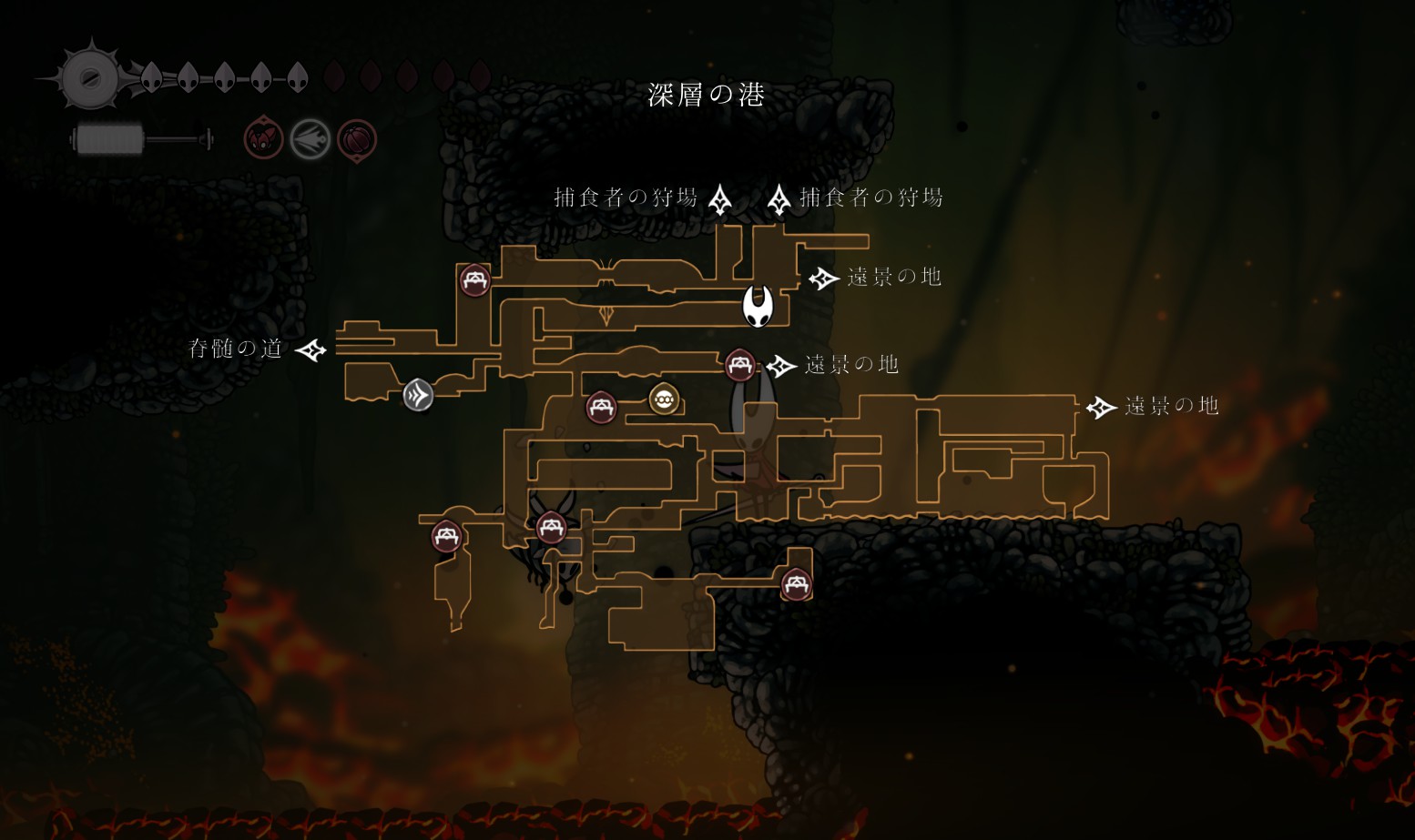Select the bench marker beside the gold marker

pyautogui.click(x=601, y=407)
